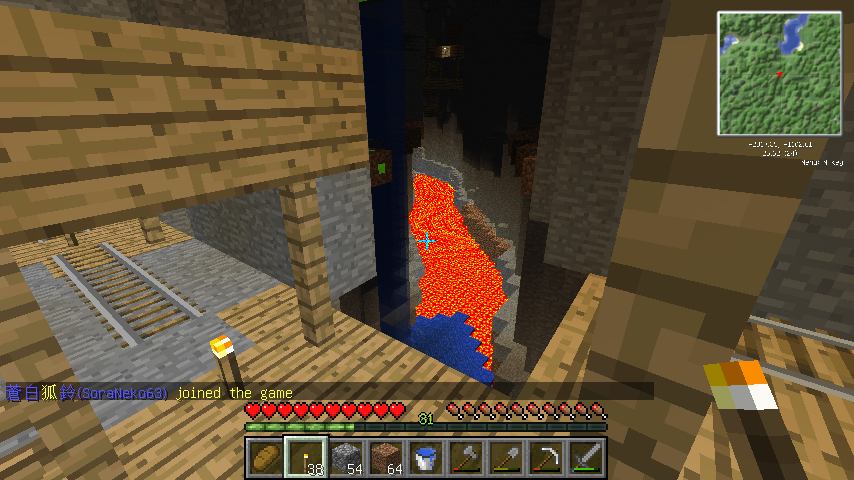Equip the pickaxe in the hotbar
854x480 pixels.
click(545, 458)
